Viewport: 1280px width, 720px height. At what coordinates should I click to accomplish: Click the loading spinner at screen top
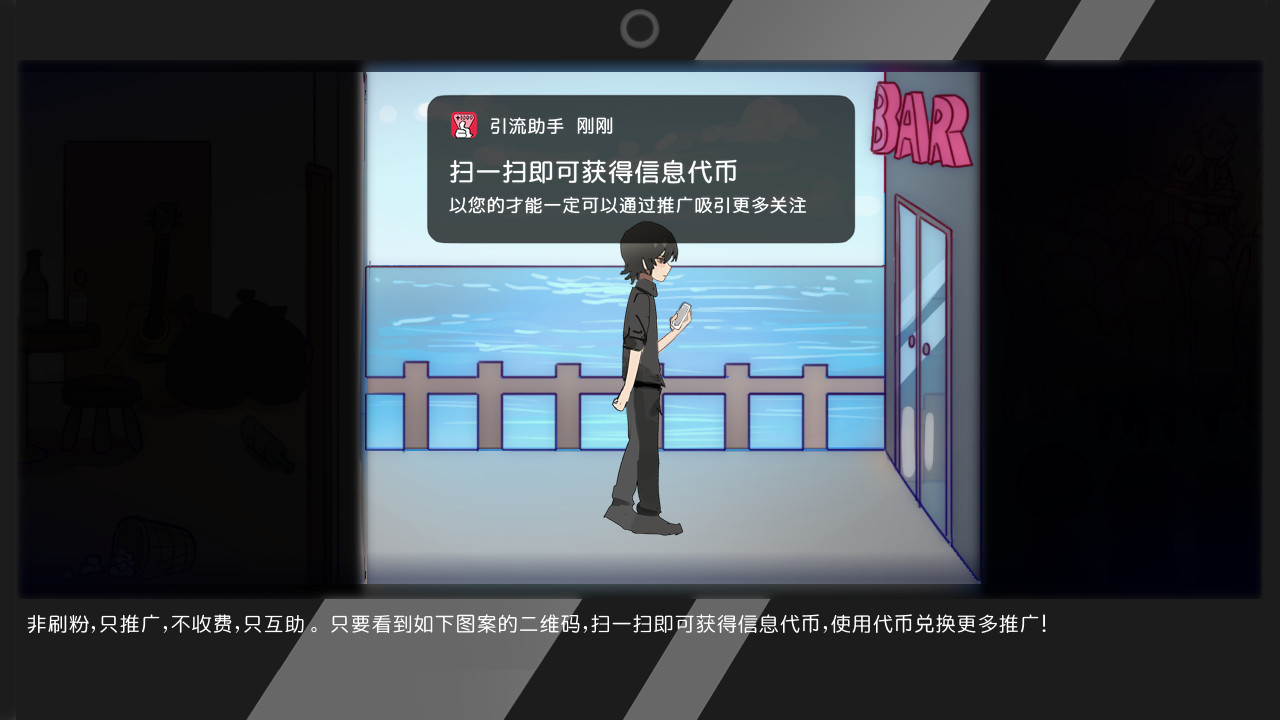click(640, 29)
